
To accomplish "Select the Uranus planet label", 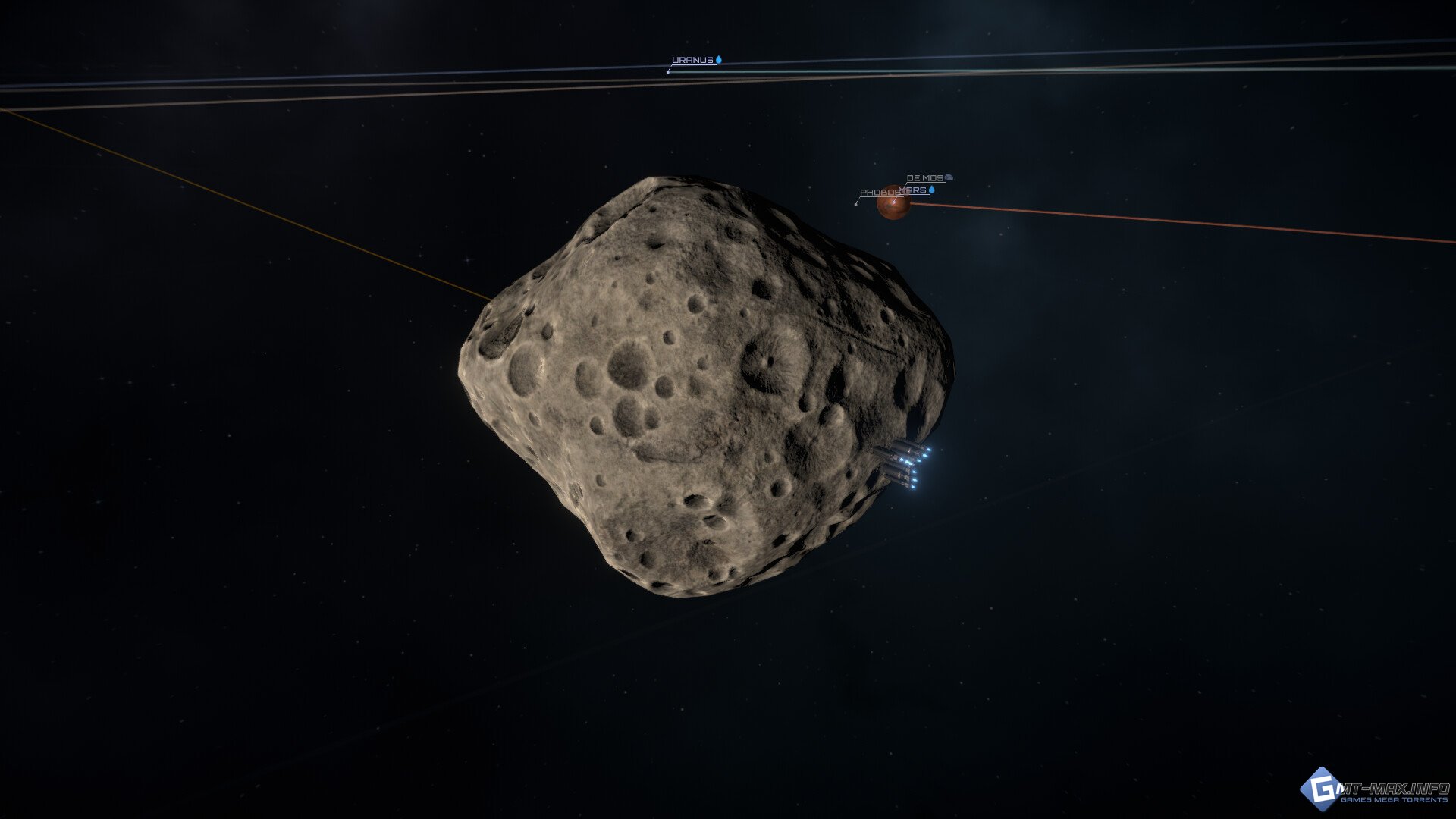I will 692,60.
